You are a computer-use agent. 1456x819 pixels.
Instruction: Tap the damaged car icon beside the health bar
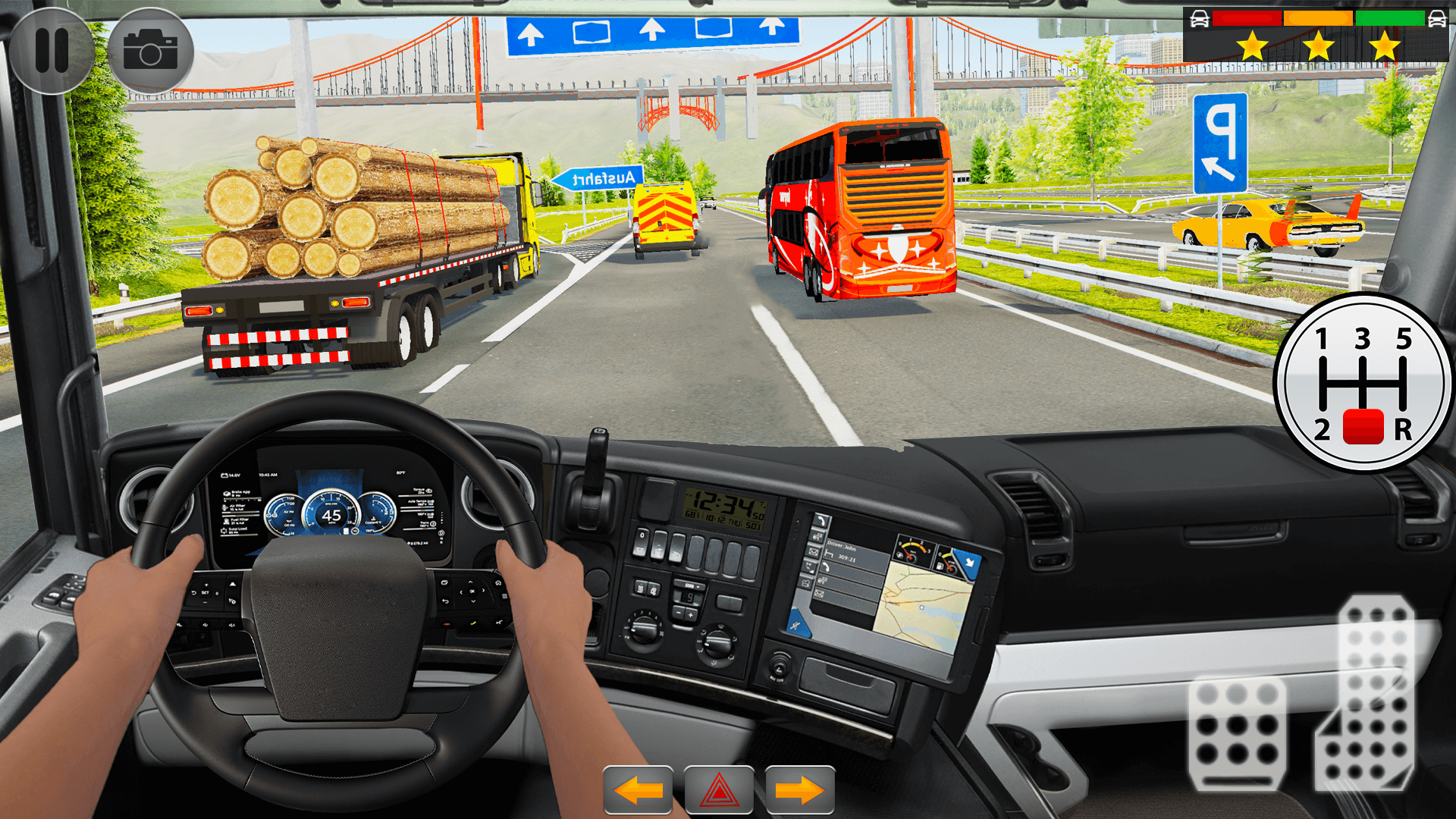click(1200, 18)
